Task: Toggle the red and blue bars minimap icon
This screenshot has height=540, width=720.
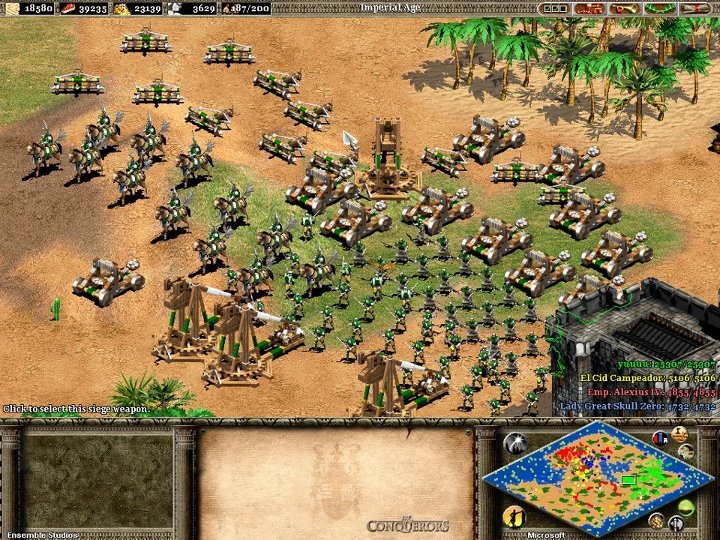Action: [x=659, y=438]
